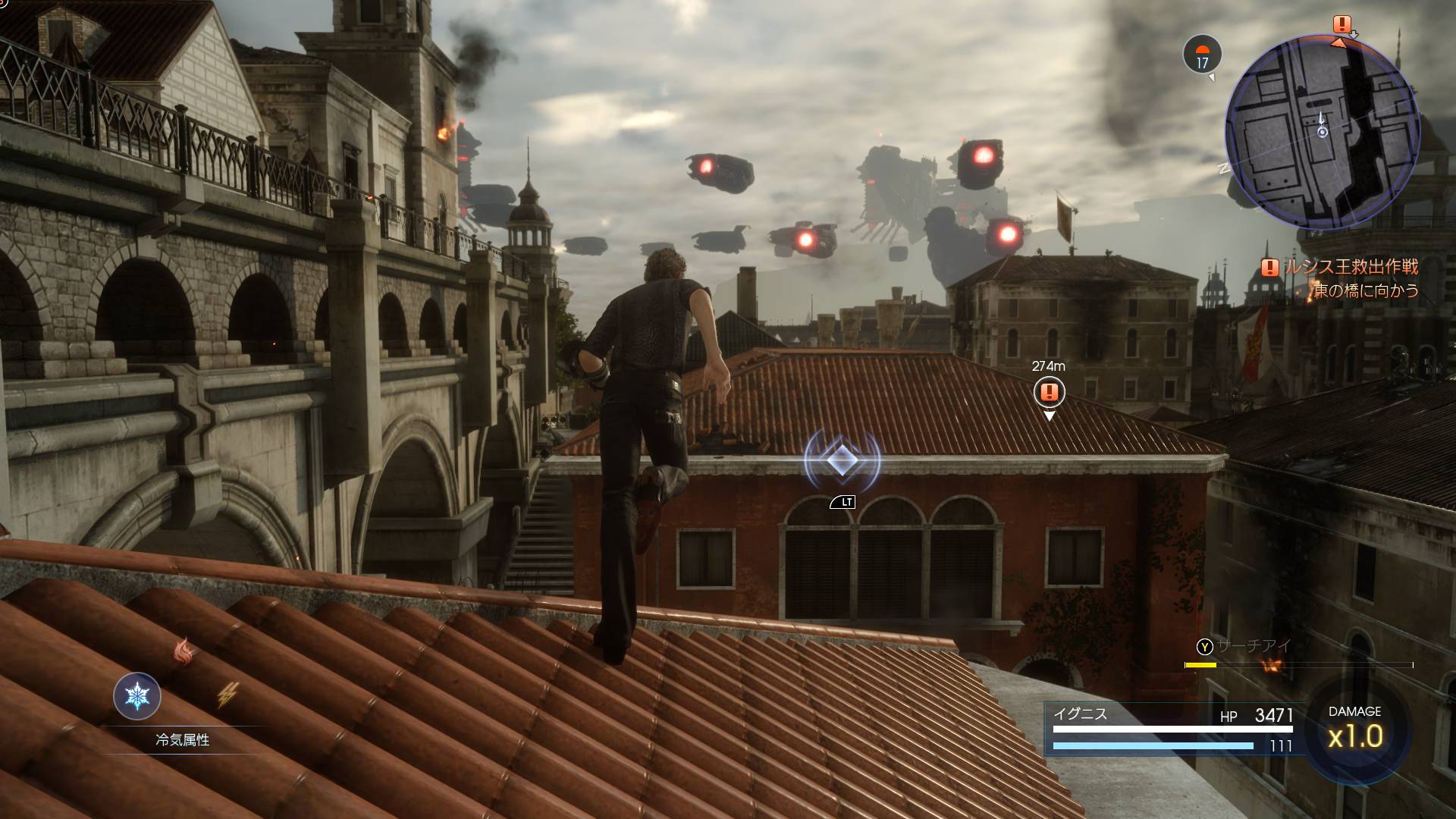1456x819 pixels.
Task: Click the quest marker atop the minimap
Action: [1342, 24]
